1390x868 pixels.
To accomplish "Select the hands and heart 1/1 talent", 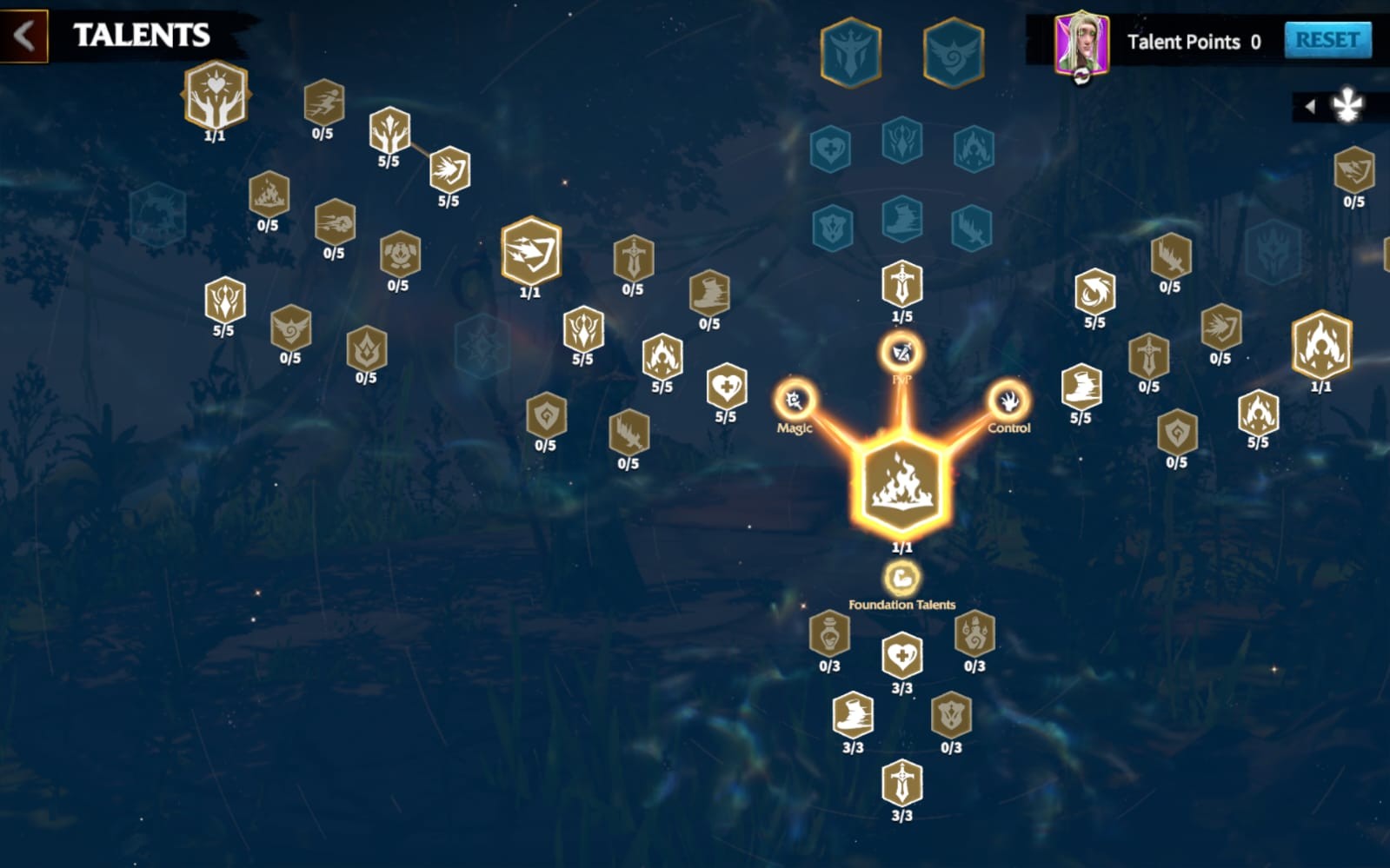I will pos(216,95).
